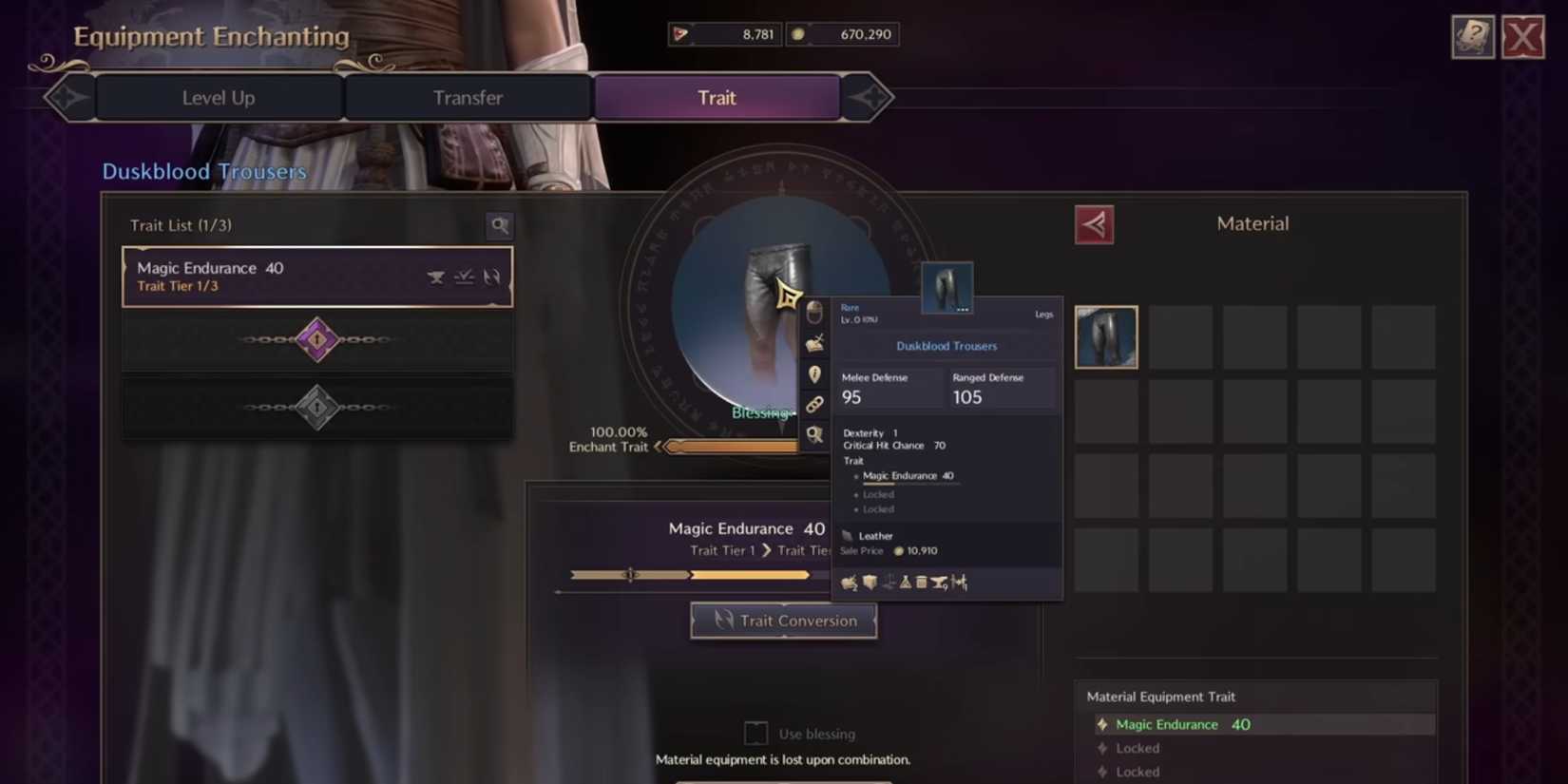Click the Enchant Trait progress bar

(736, 445)
